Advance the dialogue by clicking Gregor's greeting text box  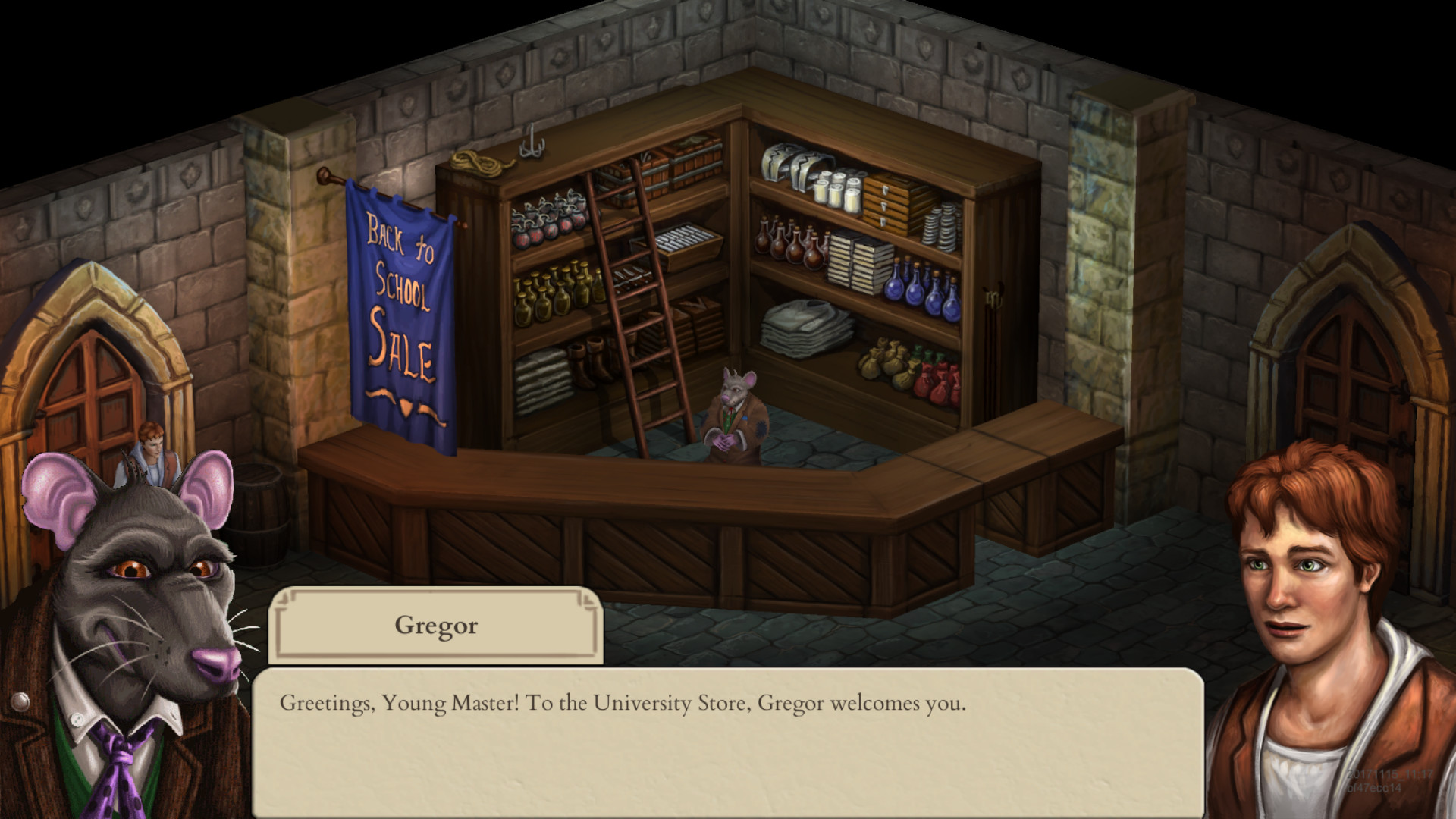[x=726, y=742]
